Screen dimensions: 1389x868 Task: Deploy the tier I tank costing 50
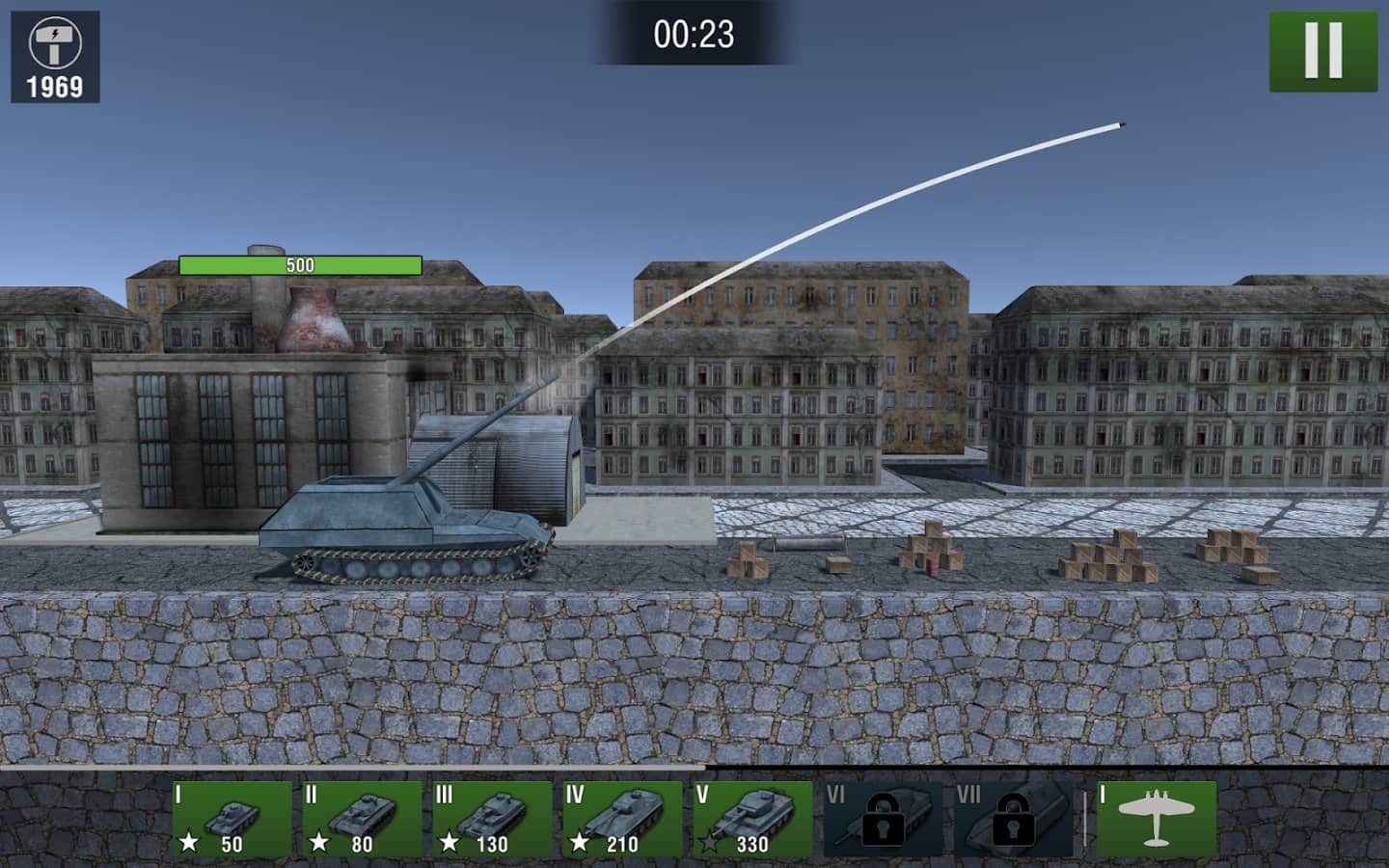[231, 819]
